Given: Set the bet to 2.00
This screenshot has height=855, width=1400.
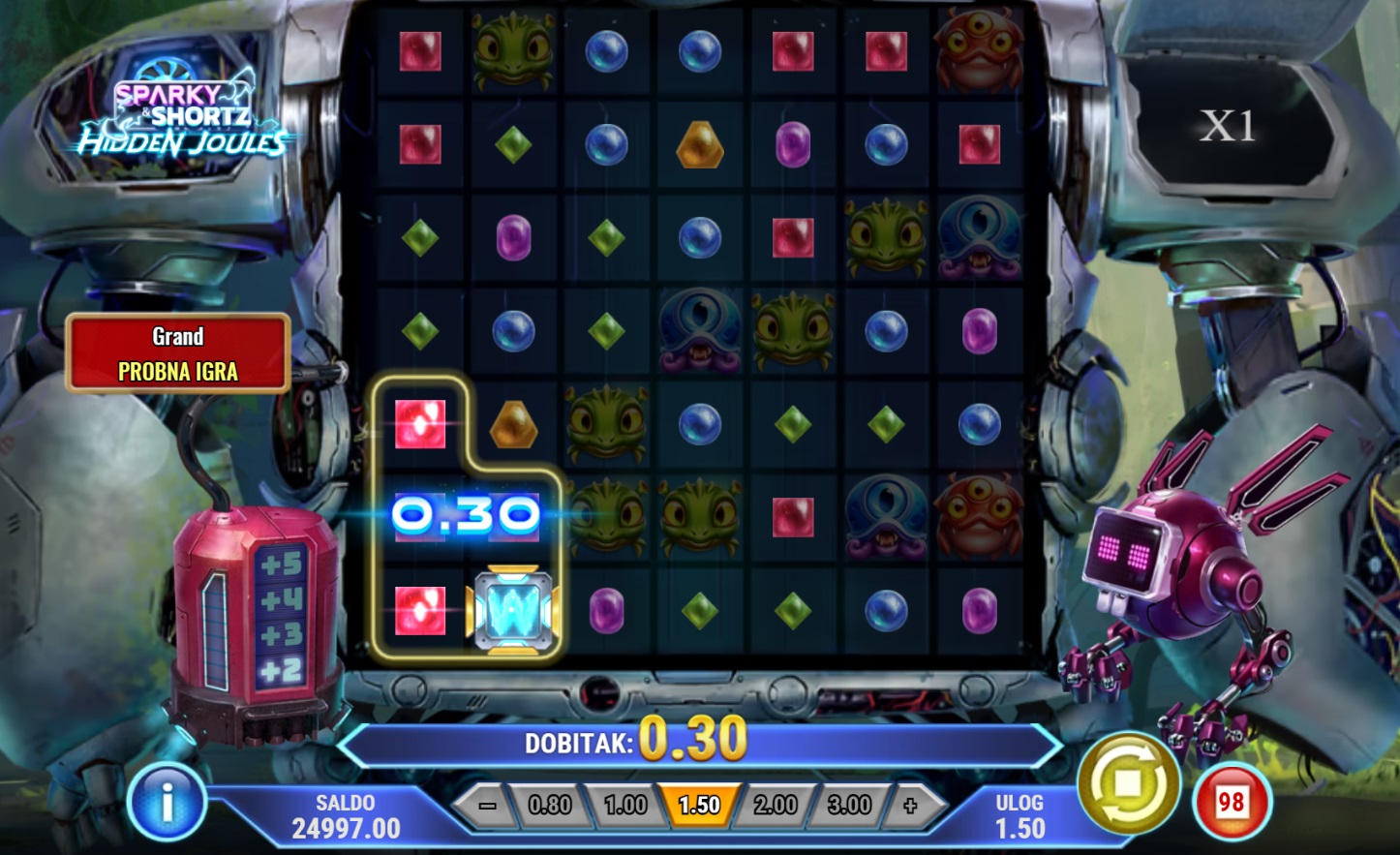Looking at the screenshot, I should [775, 805].
